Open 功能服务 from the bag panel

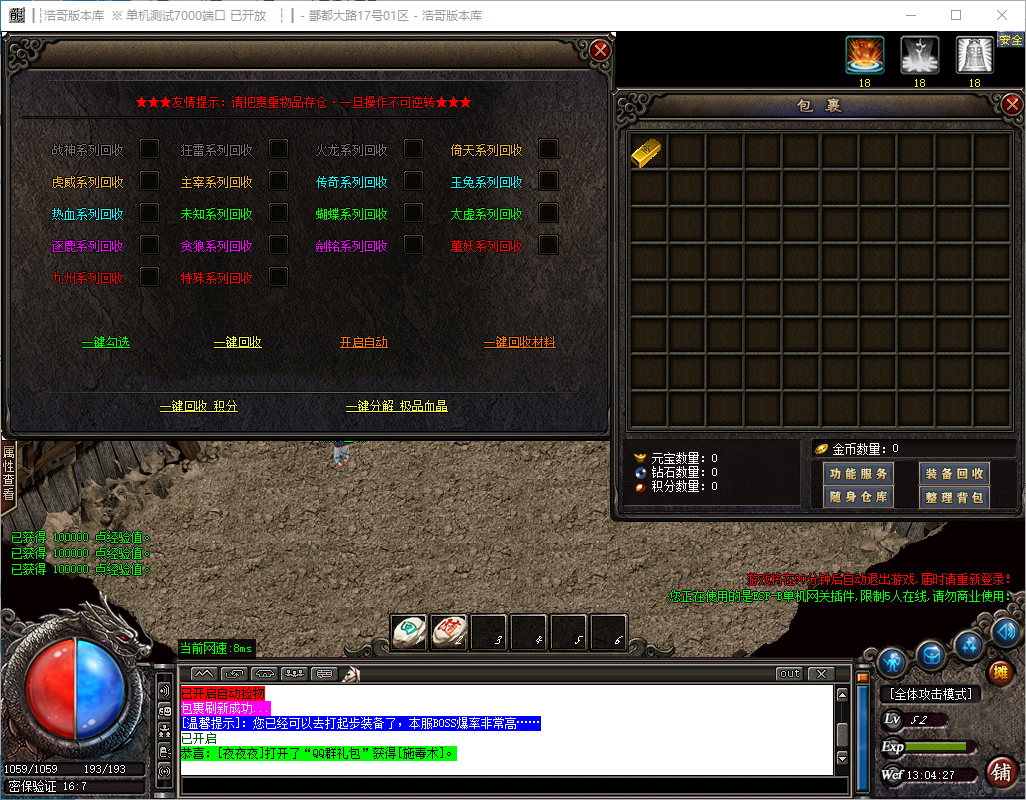tap(858, 474)
